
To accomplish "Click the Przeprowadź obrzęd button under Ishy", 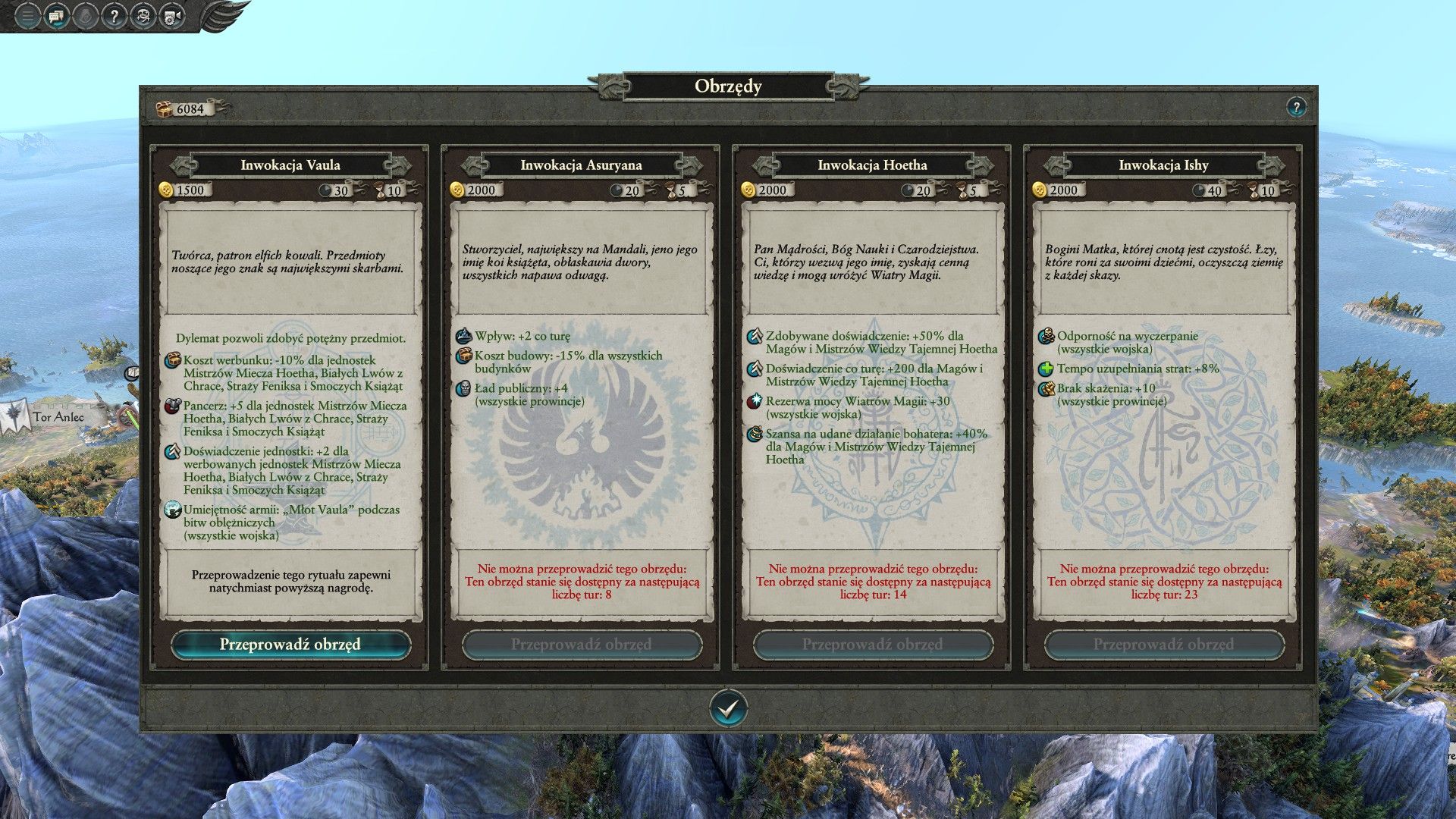I will (x=1164, y=645).
